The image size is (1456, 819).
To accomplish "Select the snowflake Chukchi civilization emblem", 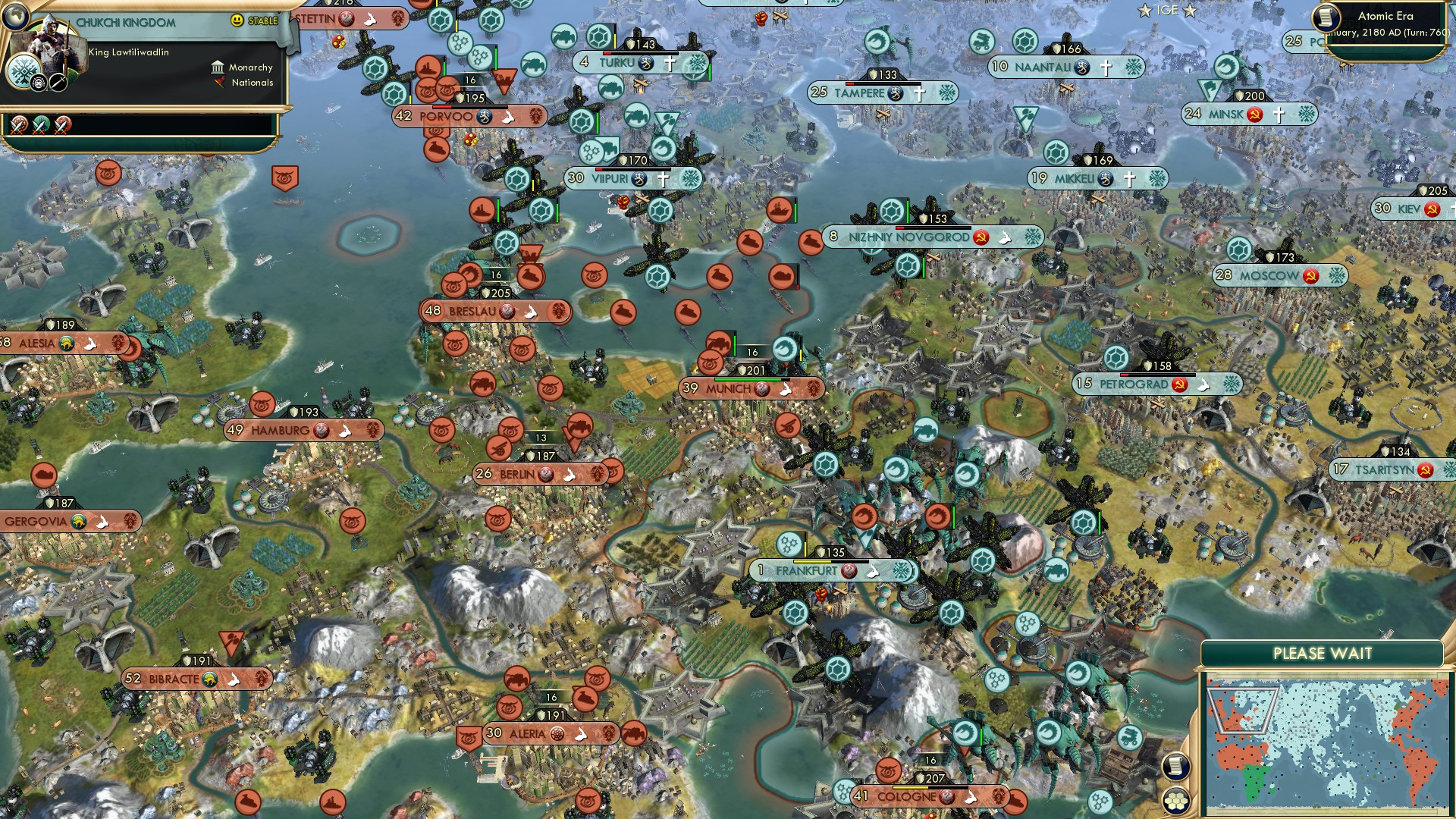I will tap(24, 71).
